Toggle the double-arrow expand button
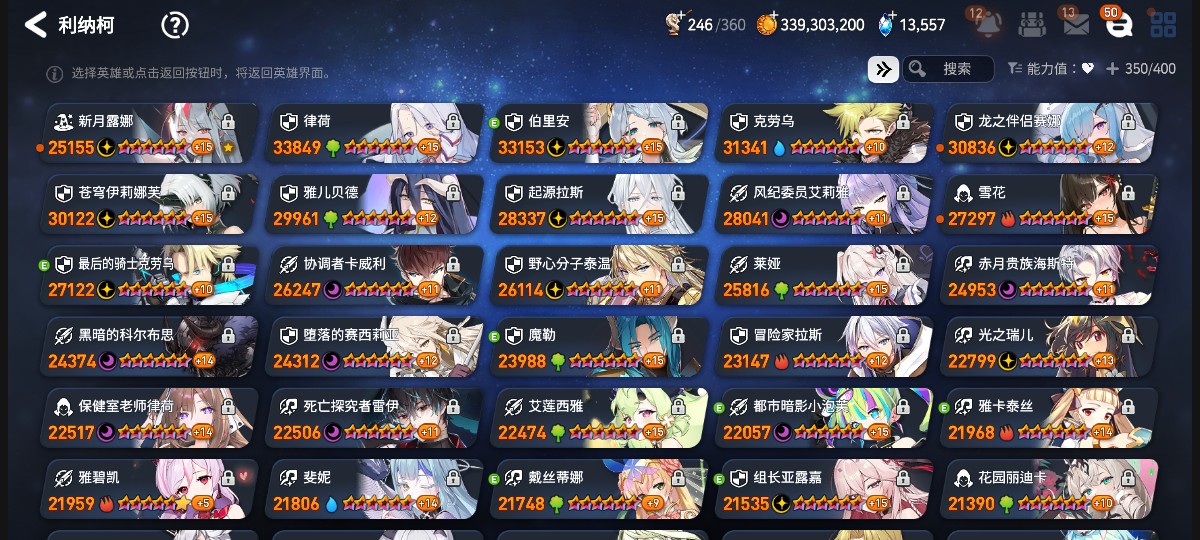Screen dimensions: 1200x540 coord(882,69)
